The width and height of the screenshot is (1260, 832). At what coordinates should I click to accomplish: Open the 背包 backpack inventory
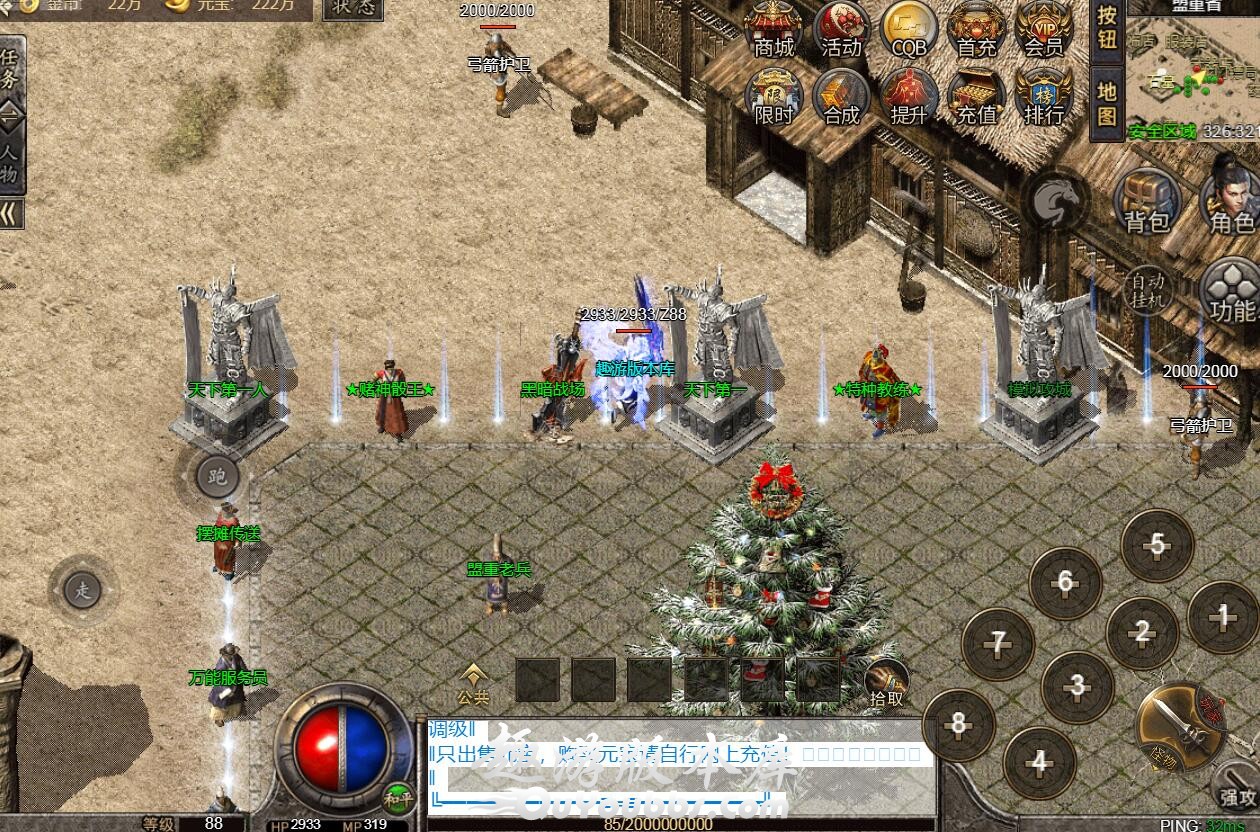point(1147,202)
